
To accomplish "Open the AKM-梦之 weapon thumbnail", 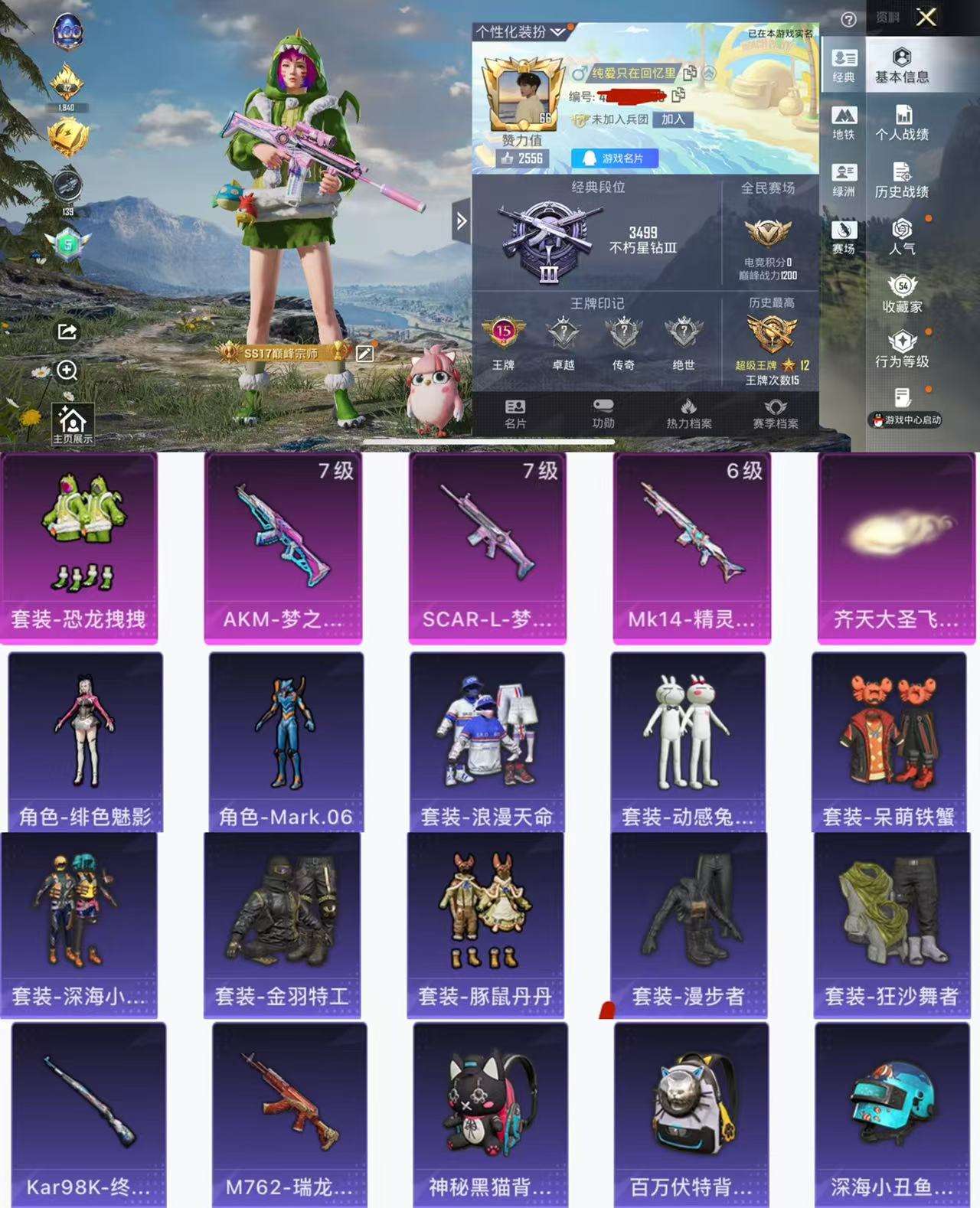I will [x=283, y=536].
